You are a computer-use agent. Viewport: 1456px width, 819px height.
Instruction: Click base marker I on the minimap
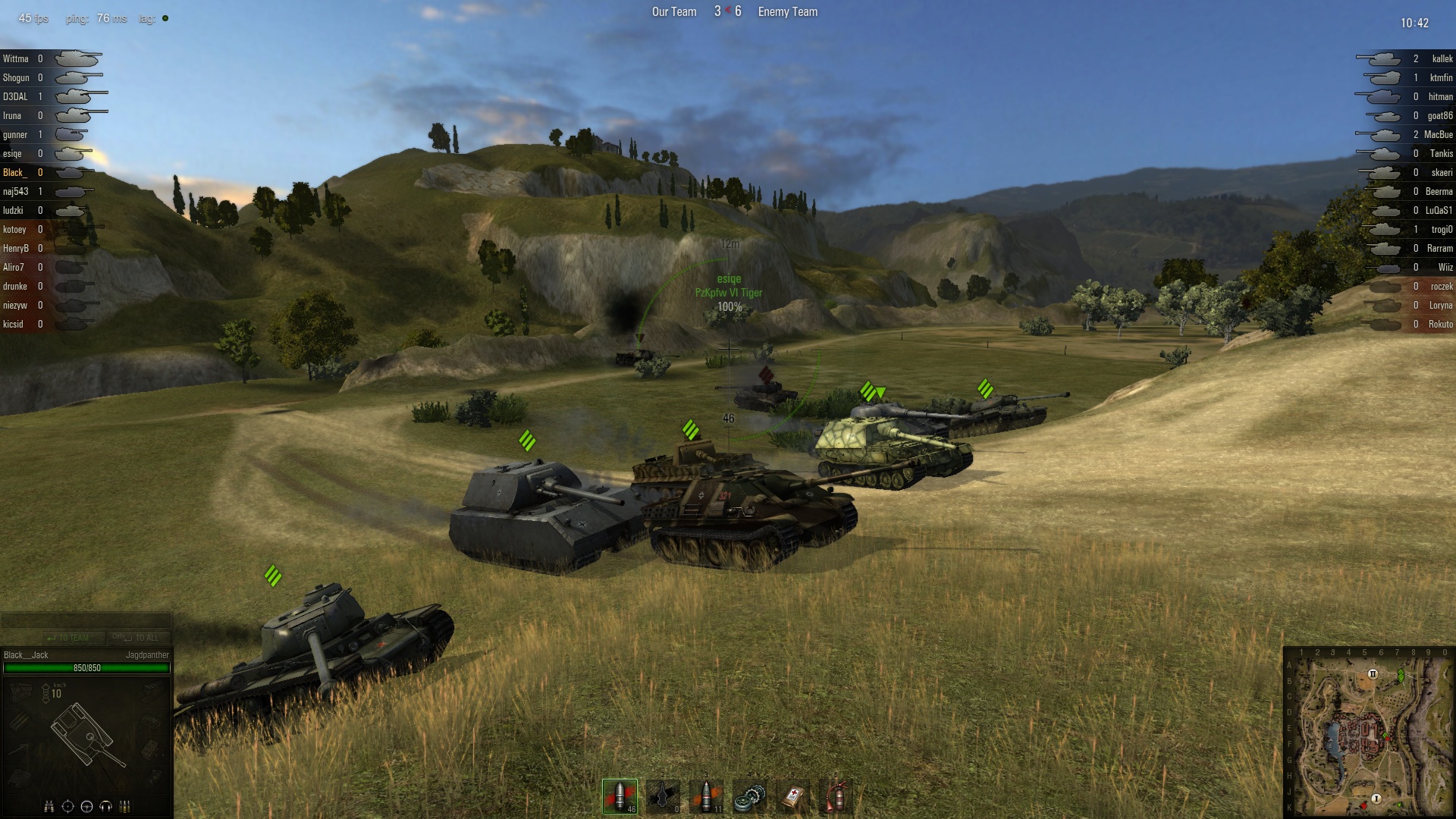click(x=1376, y=799)
